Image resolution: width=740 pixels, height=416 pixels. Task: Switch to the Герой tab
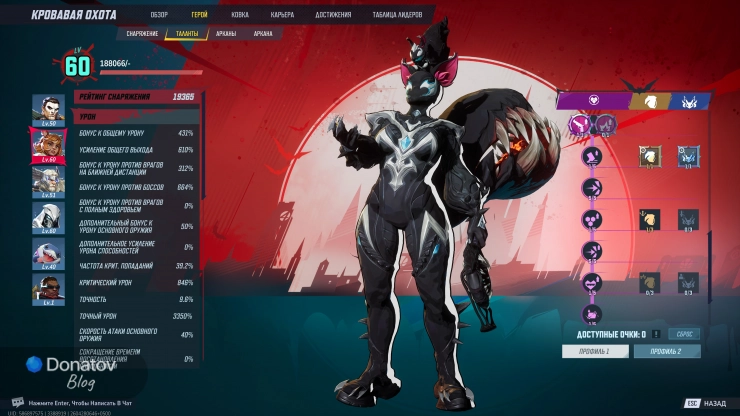199,16
